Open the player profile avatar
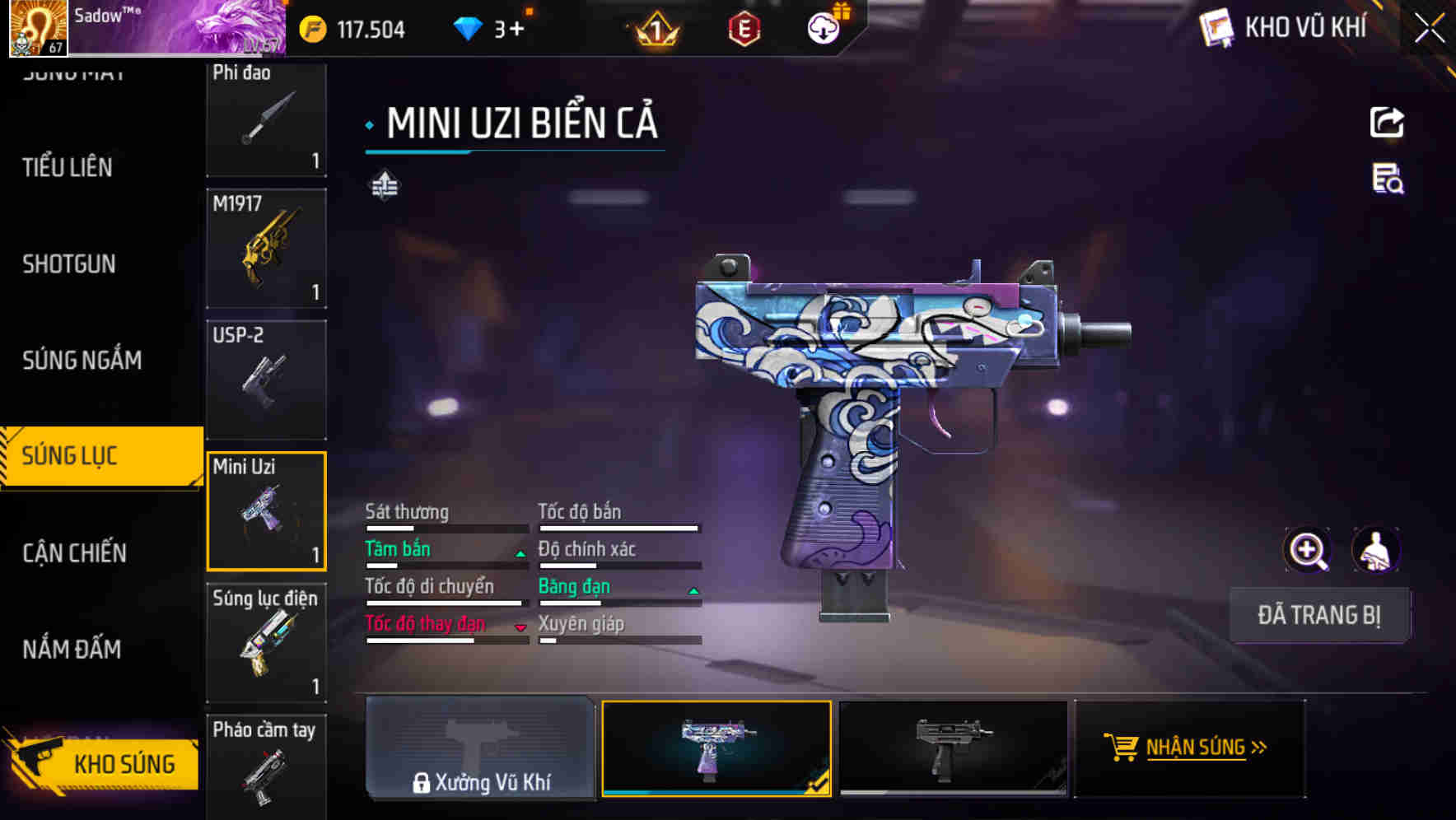This screenshot has width=1456, height=820. (38, 28)
